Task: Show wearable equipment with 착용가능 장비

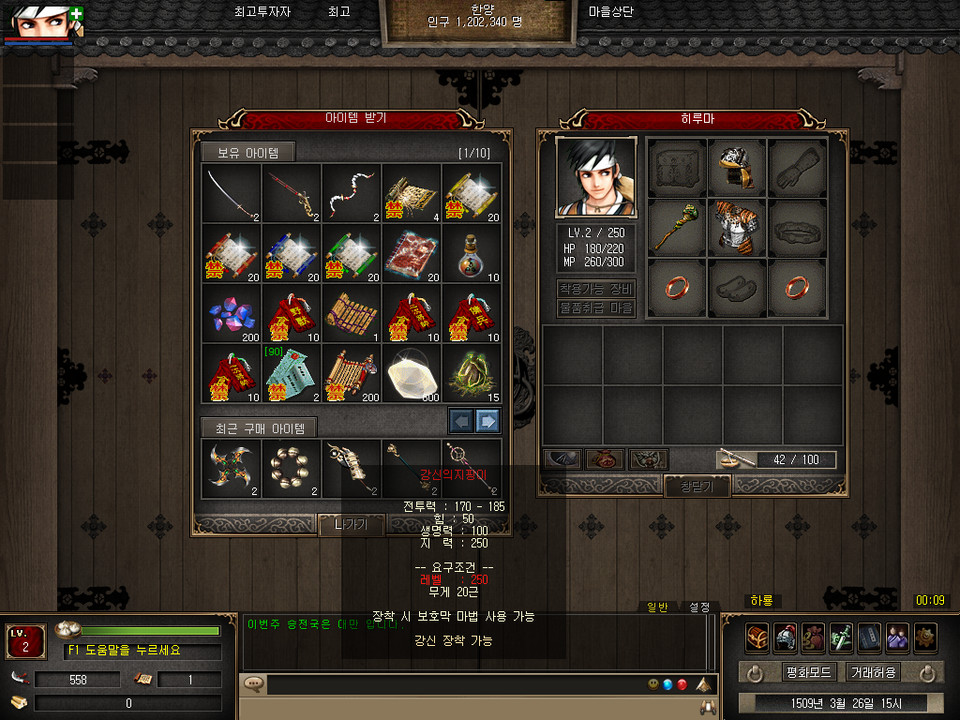Action: (596, 289)
